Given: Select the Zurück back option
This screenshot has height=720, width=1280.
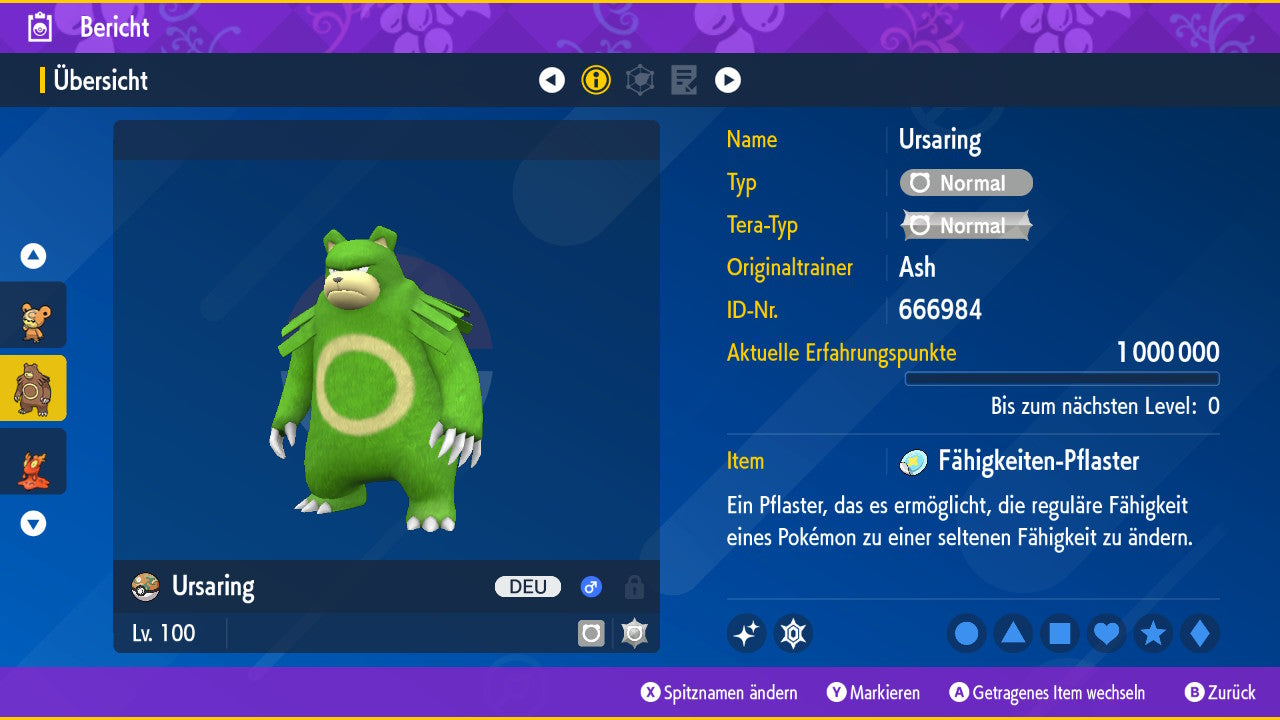Looking at the screenshot, I should tap(1220, 693).
